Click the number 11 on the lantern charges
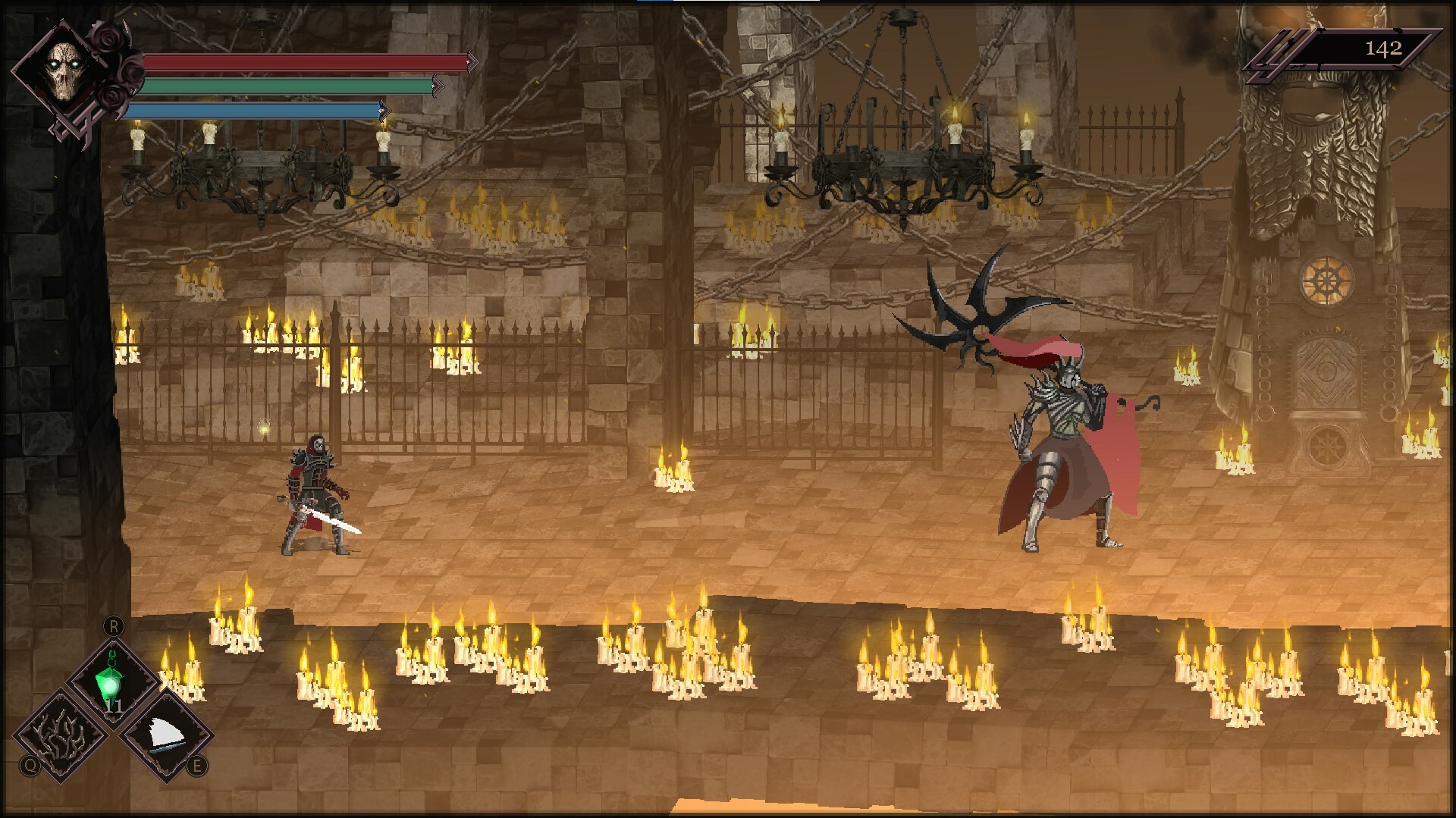Screen dimensions: 1456x818 coord(115,707)
